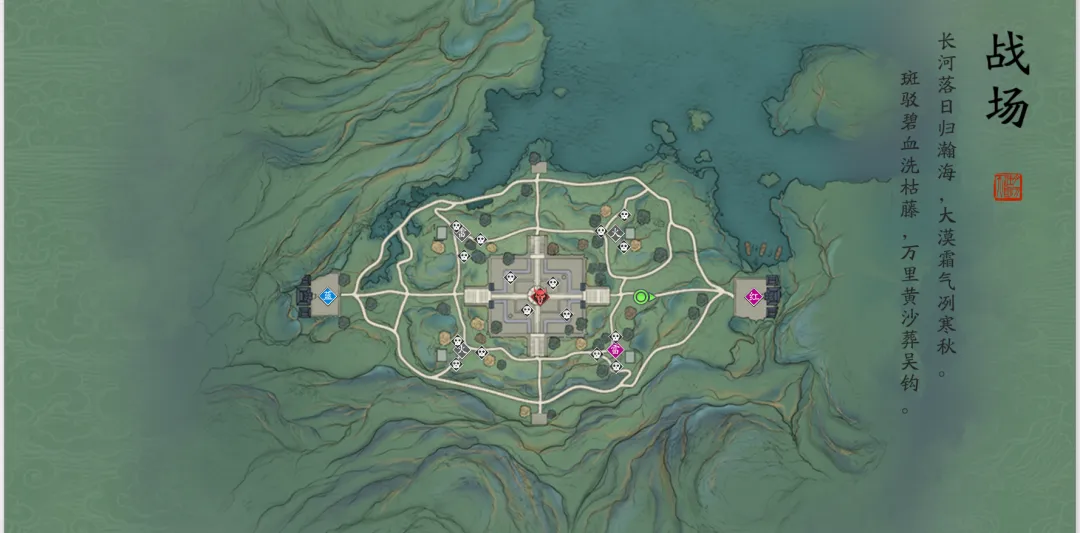Select the blue 蓝 base marker
The image size is (1080, 533).
(327, 296)
